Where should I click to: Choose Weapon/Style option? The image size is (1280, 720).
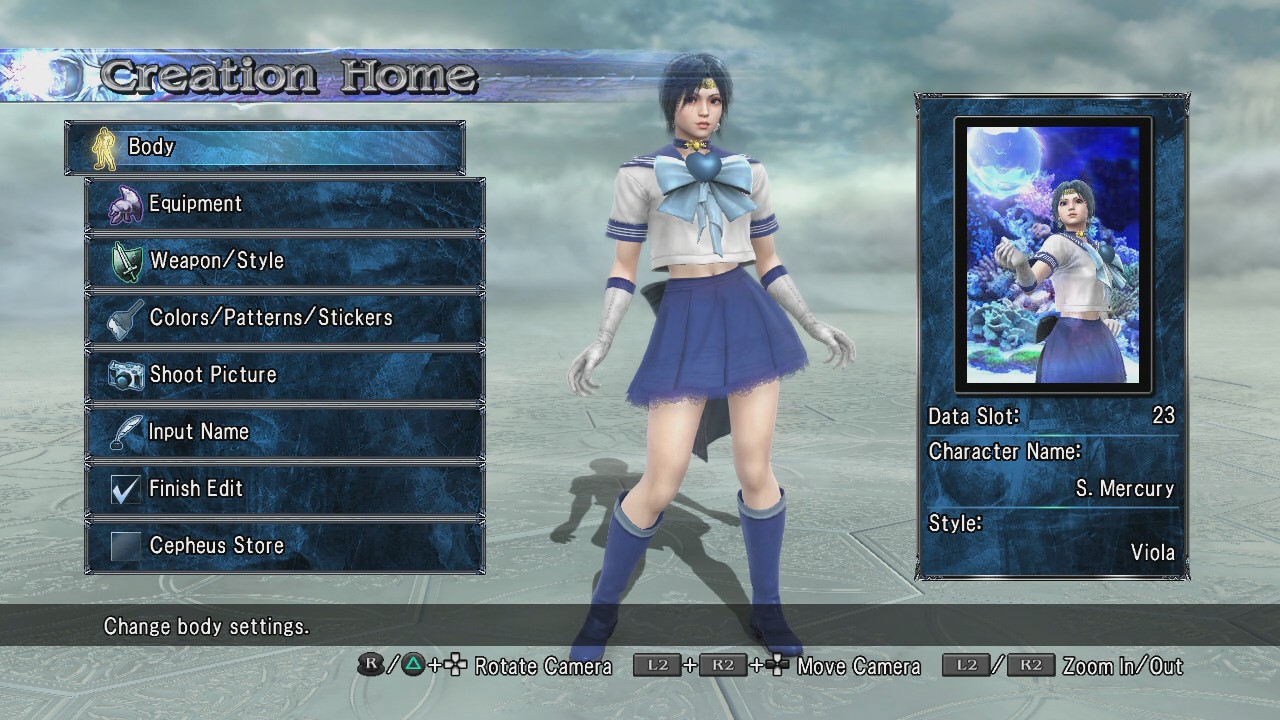[x=285, y=261]
